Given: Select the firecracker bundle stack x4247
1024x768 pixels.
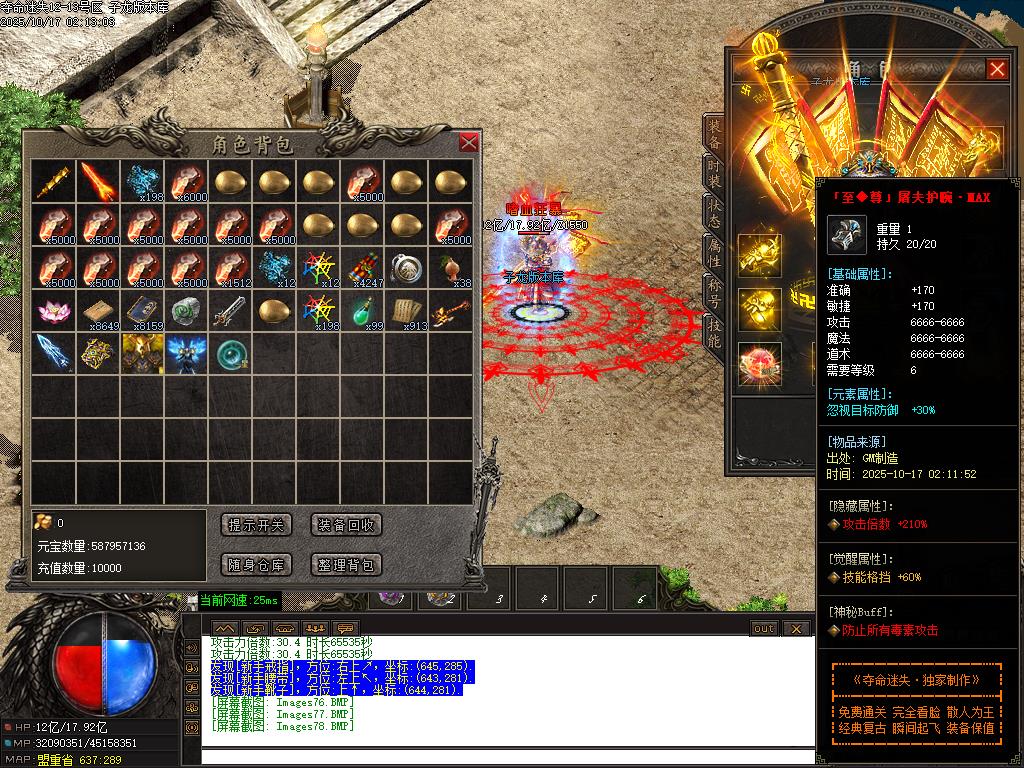Looking at the screenshot, I should coord(366,268).
